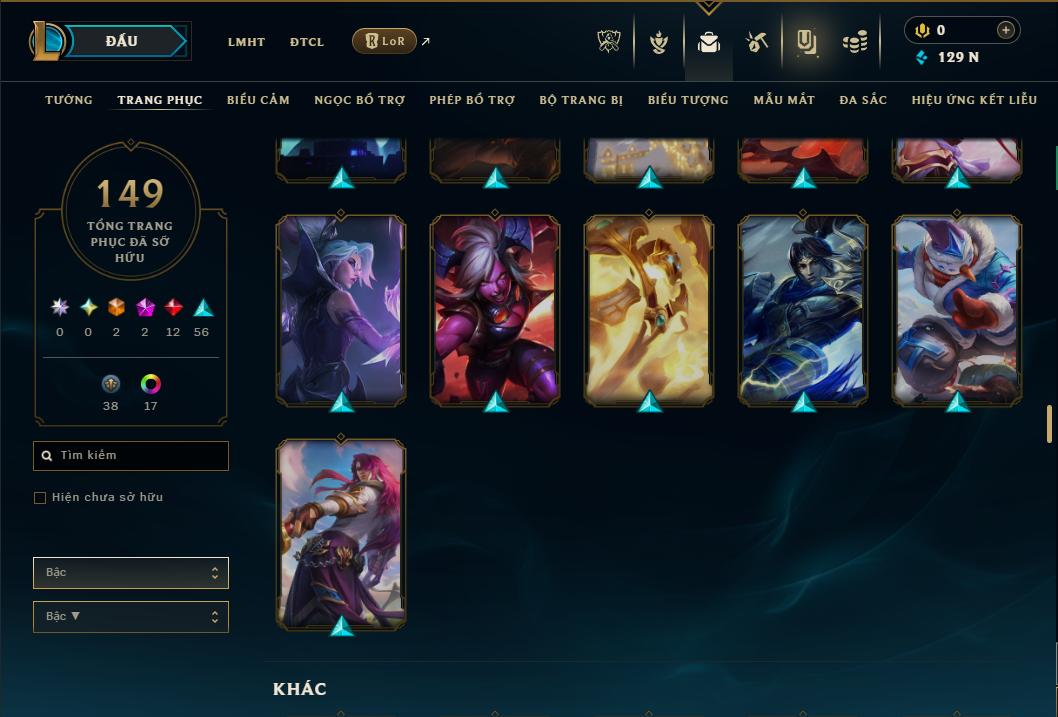The height and width of the screenshot is (717, 1058).
Task: Open the NGỌC BỔ TRỢ tab
Action: point(359,100)
